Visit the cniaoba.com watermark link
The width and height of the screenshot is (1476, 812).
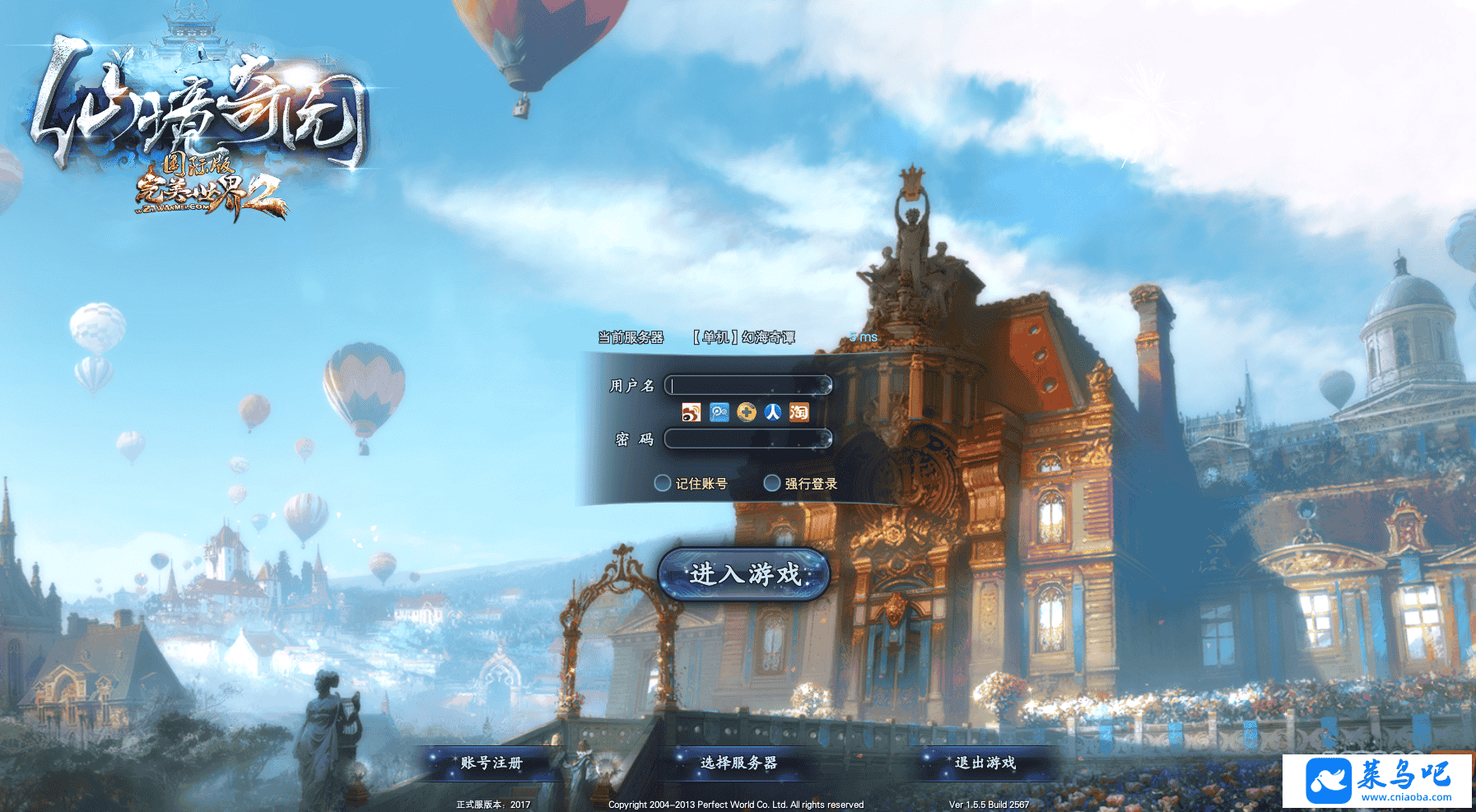(x=1378, y=781)
